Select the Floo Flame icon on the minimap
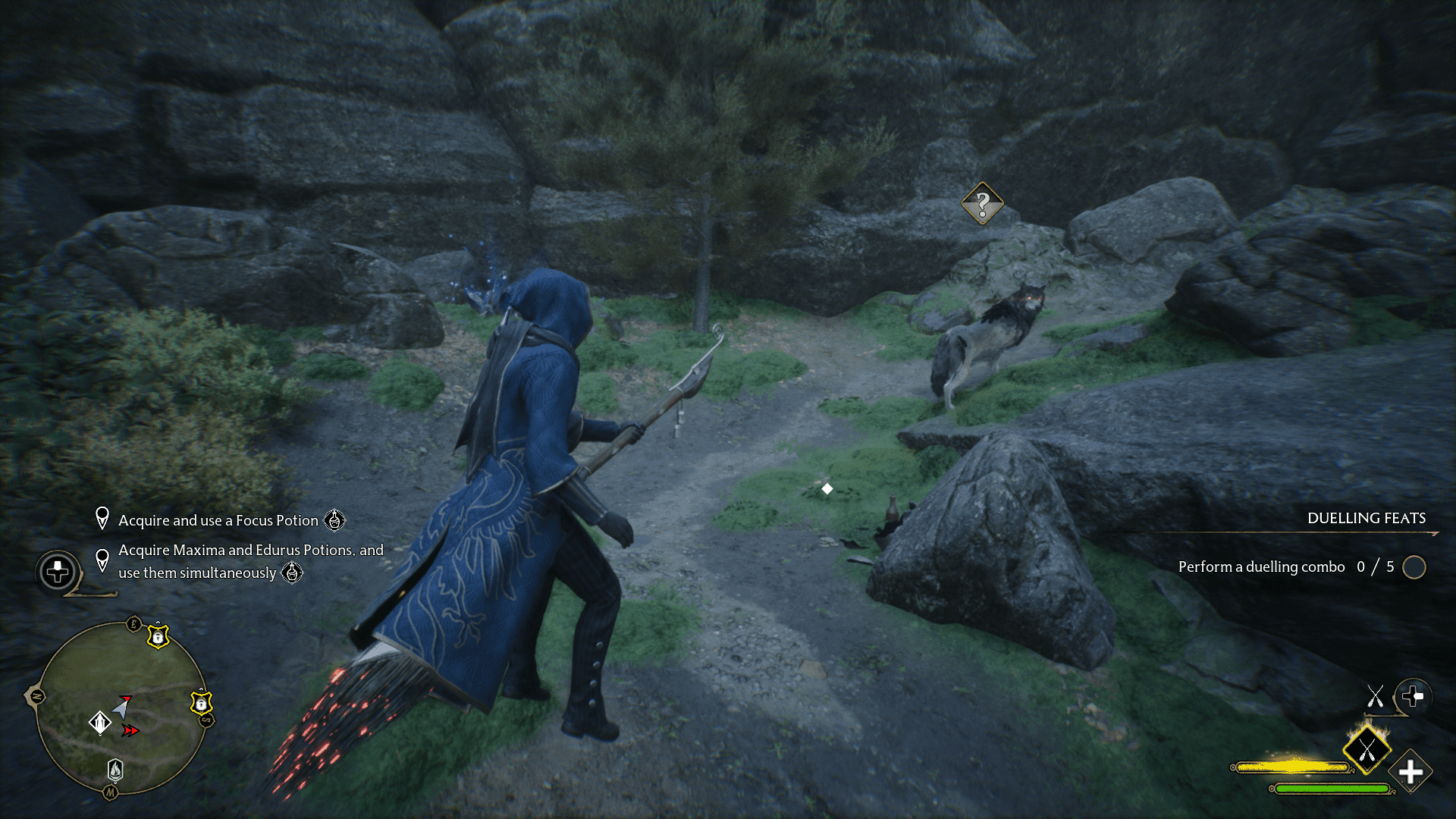Screen dimensions: 1456x819 click(115, 768)
